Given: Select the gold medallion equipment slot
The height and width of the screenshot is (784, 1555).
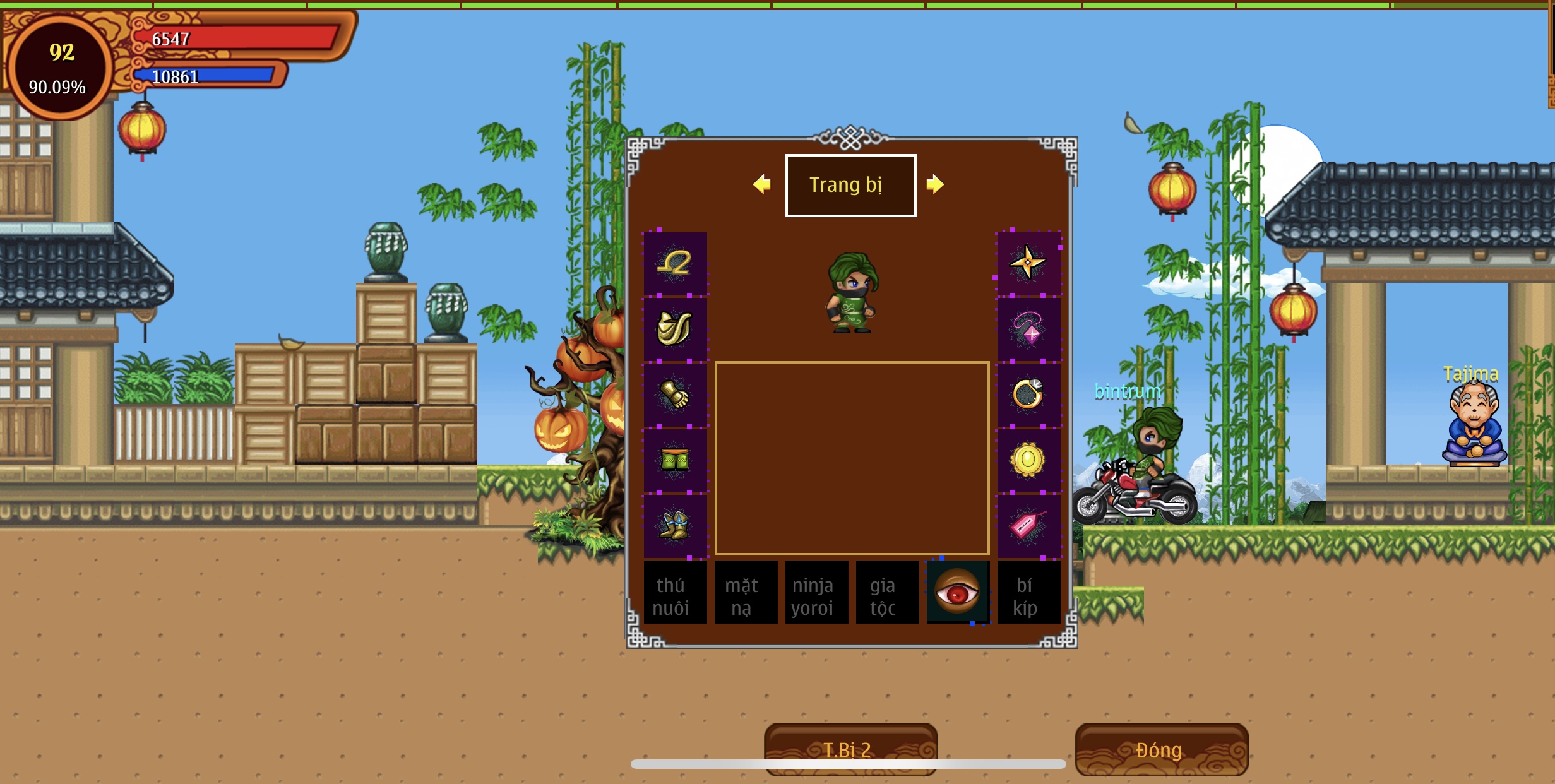Looking at the screenshot, I should click(x=1028, y=460).
